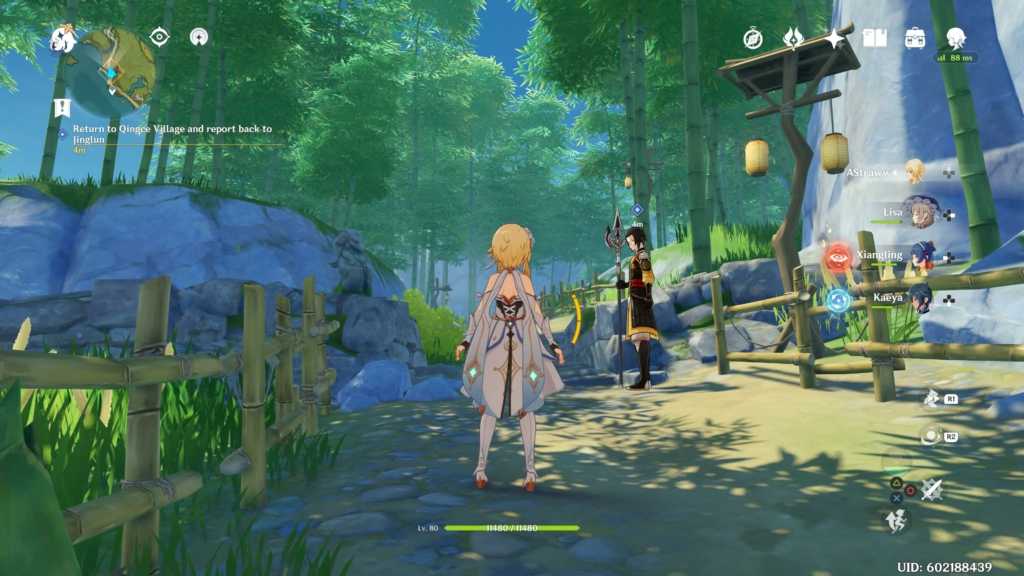Toggle the elemental sight eye icon
Screen dimensions: 1024x576
pyautogui.click(x=159, y=37)
